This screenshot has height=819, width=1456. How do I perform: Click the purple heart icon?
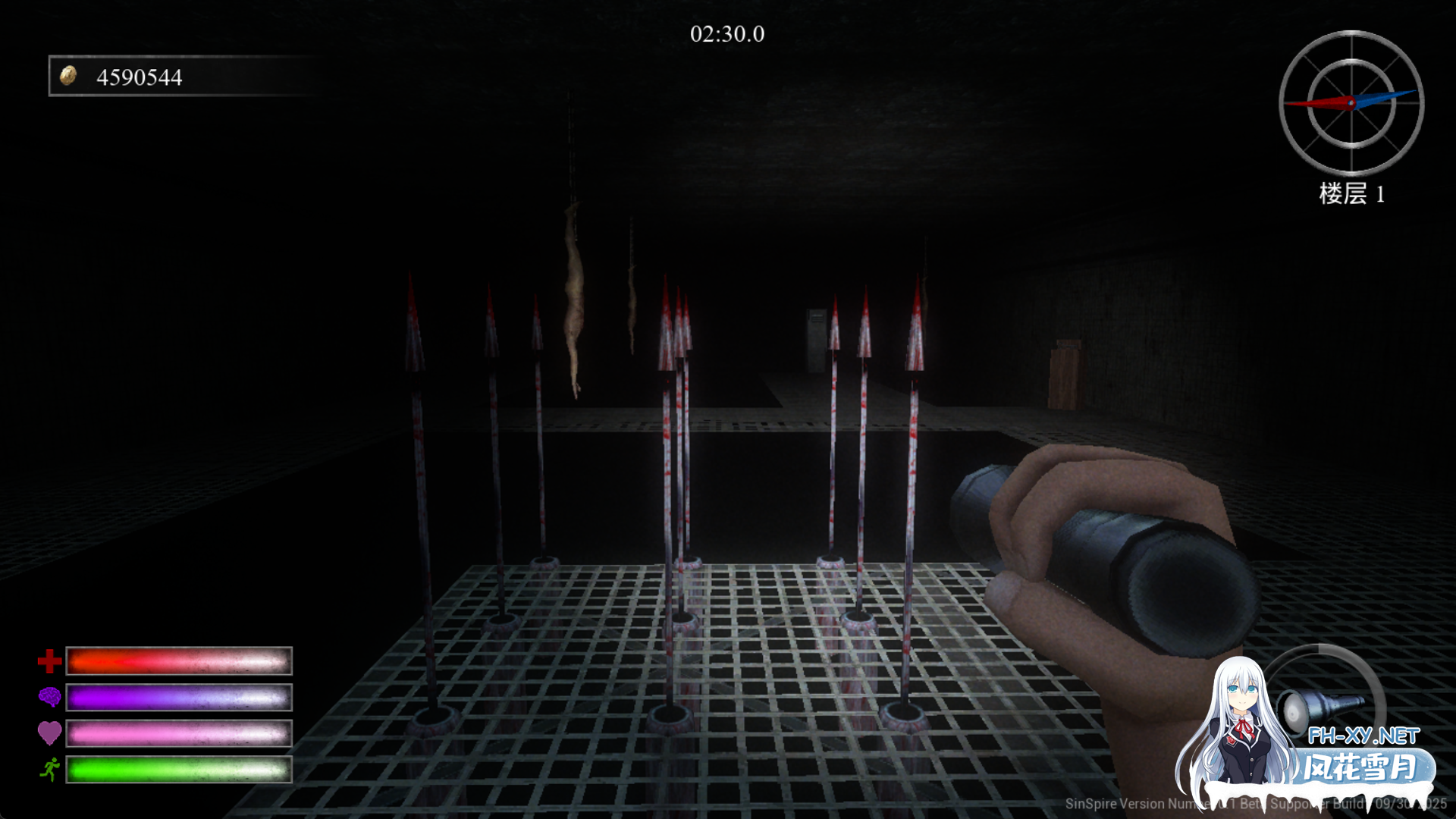(49, 733)
